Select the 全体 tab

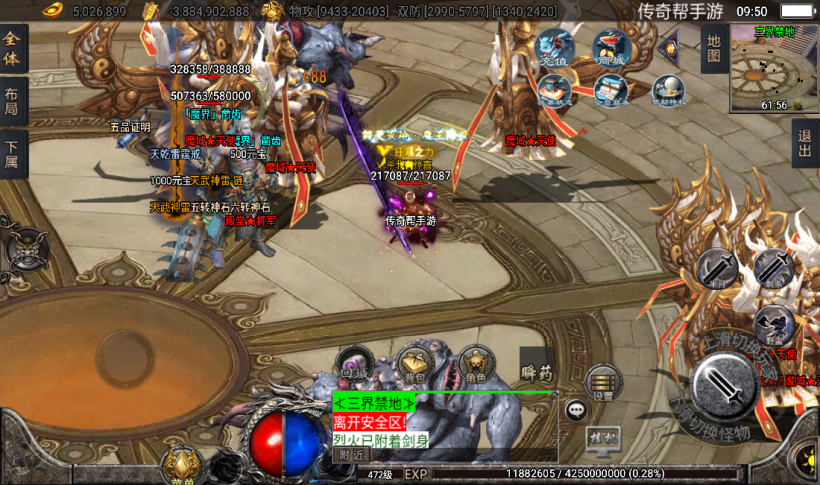click(x=13, y=48)
